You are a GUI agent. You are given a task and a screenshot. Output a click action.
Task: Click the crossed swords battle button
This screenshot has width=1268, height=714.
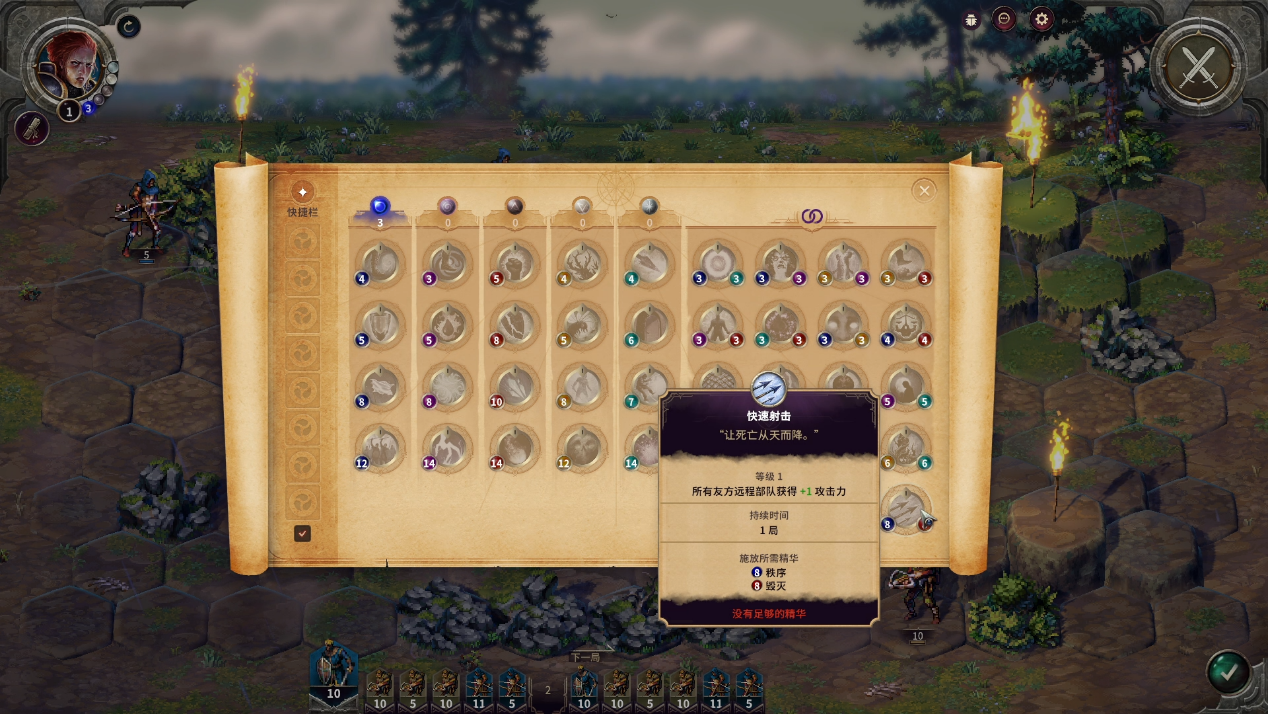pyautogui.click(x=1197, y=67)
